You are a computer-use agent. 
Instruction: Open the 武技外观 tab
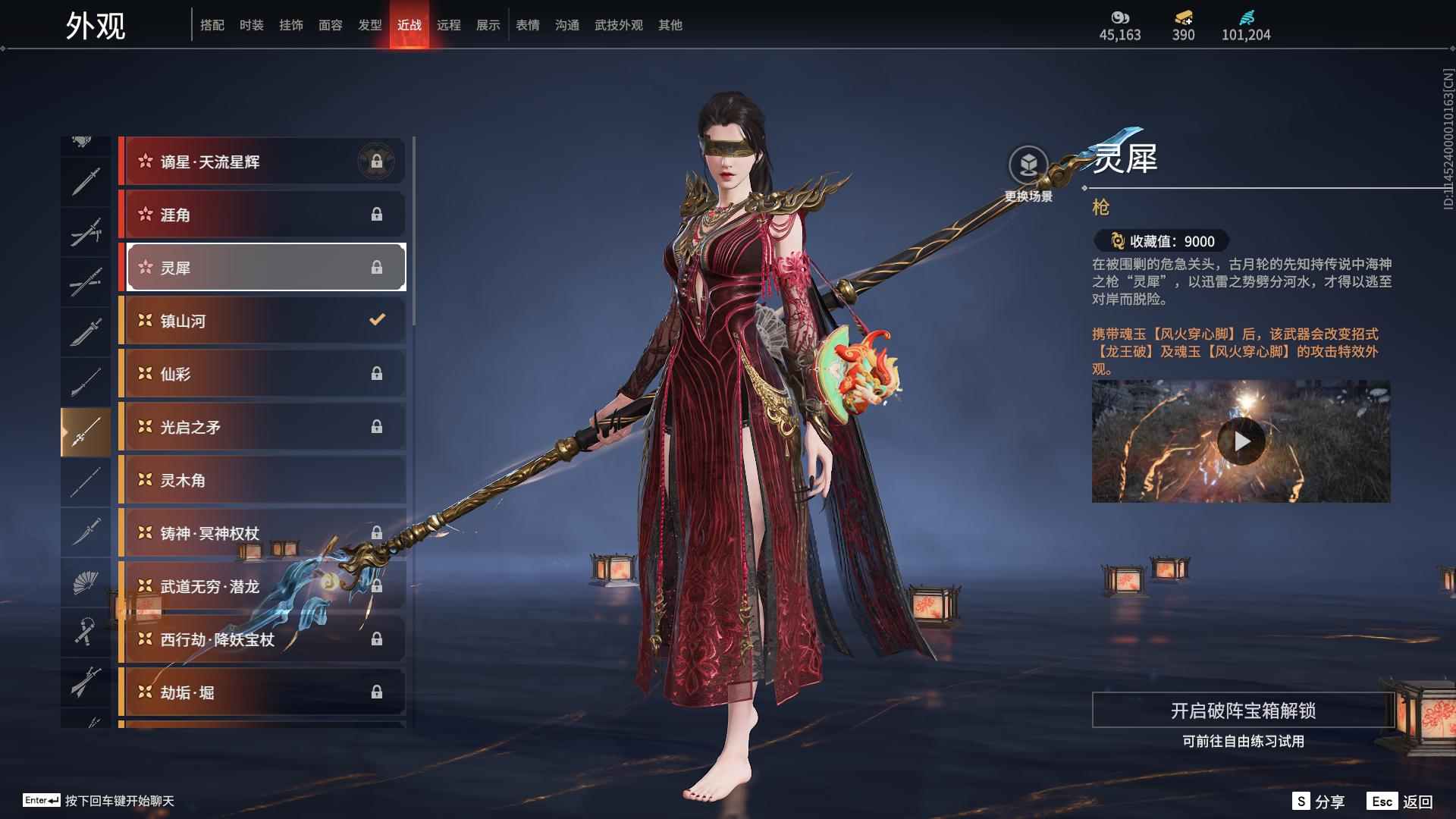point(618,25)
